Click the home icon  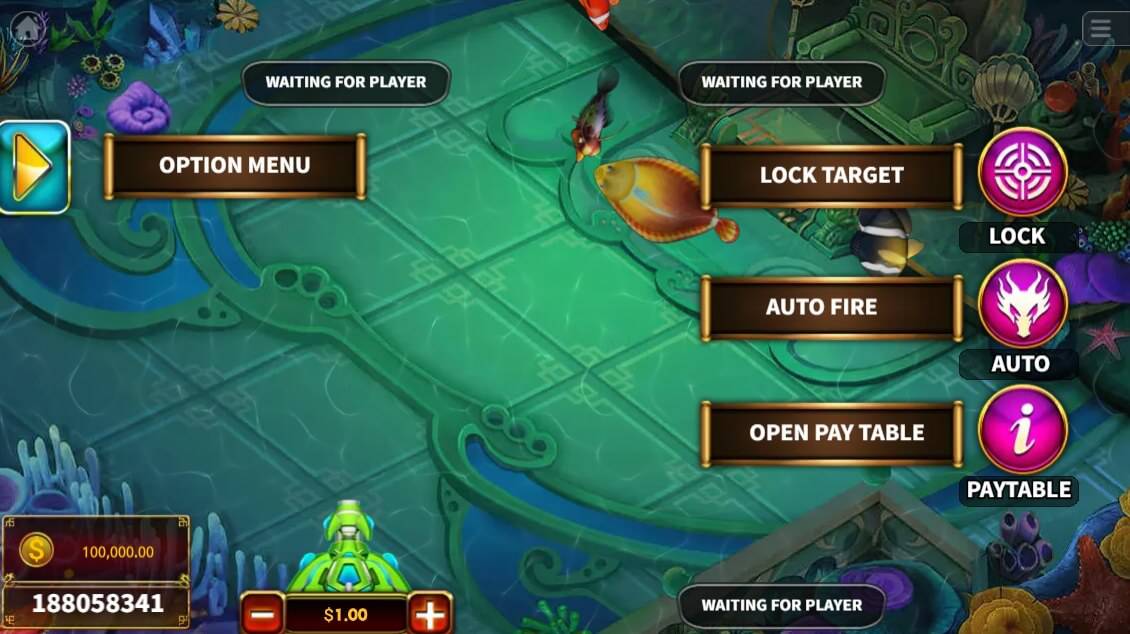(x=29, y=27)
